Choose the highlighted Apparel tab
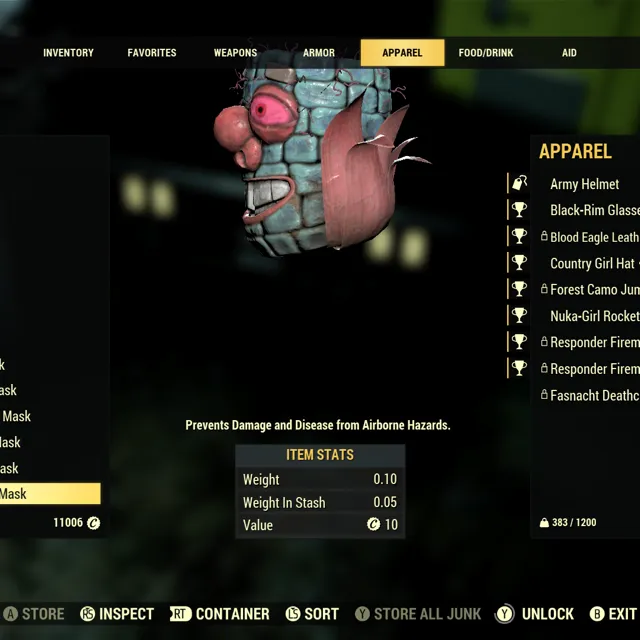Image resolution: width=640 pixels, height=640 pixels. 402,53
